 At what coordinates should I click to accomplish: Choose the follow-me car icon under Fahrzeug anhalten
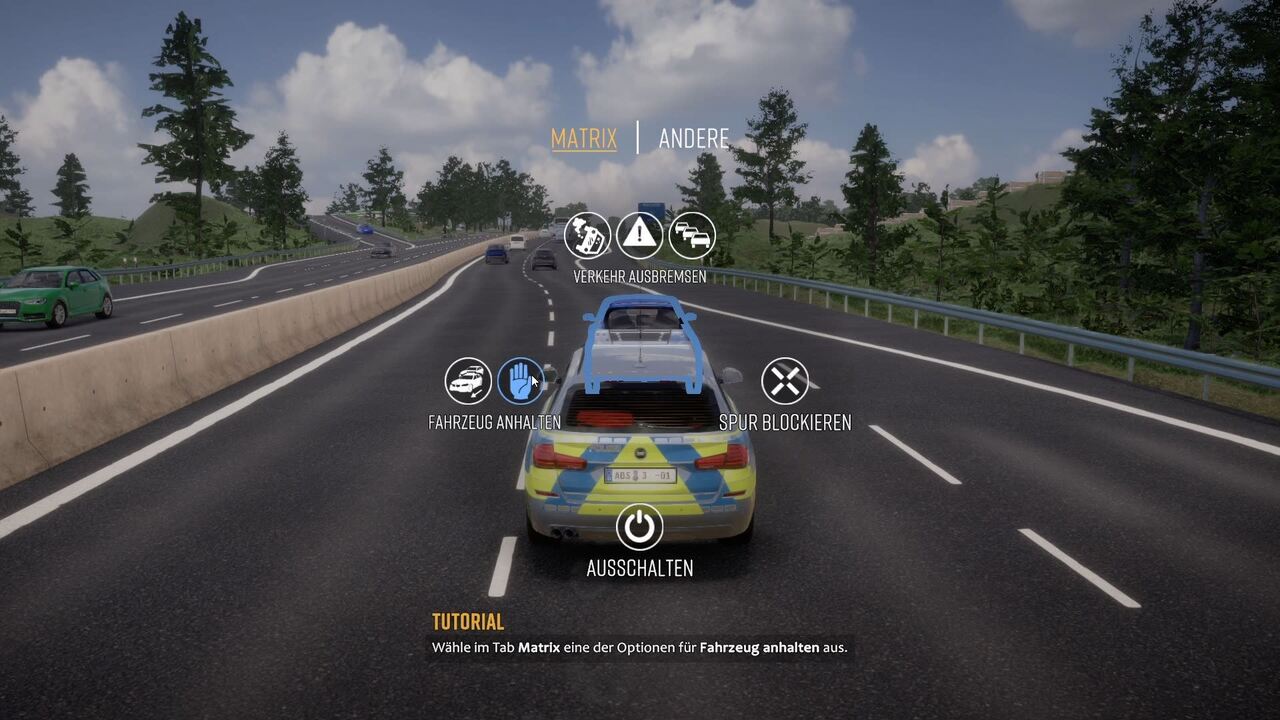click(468, 381)
